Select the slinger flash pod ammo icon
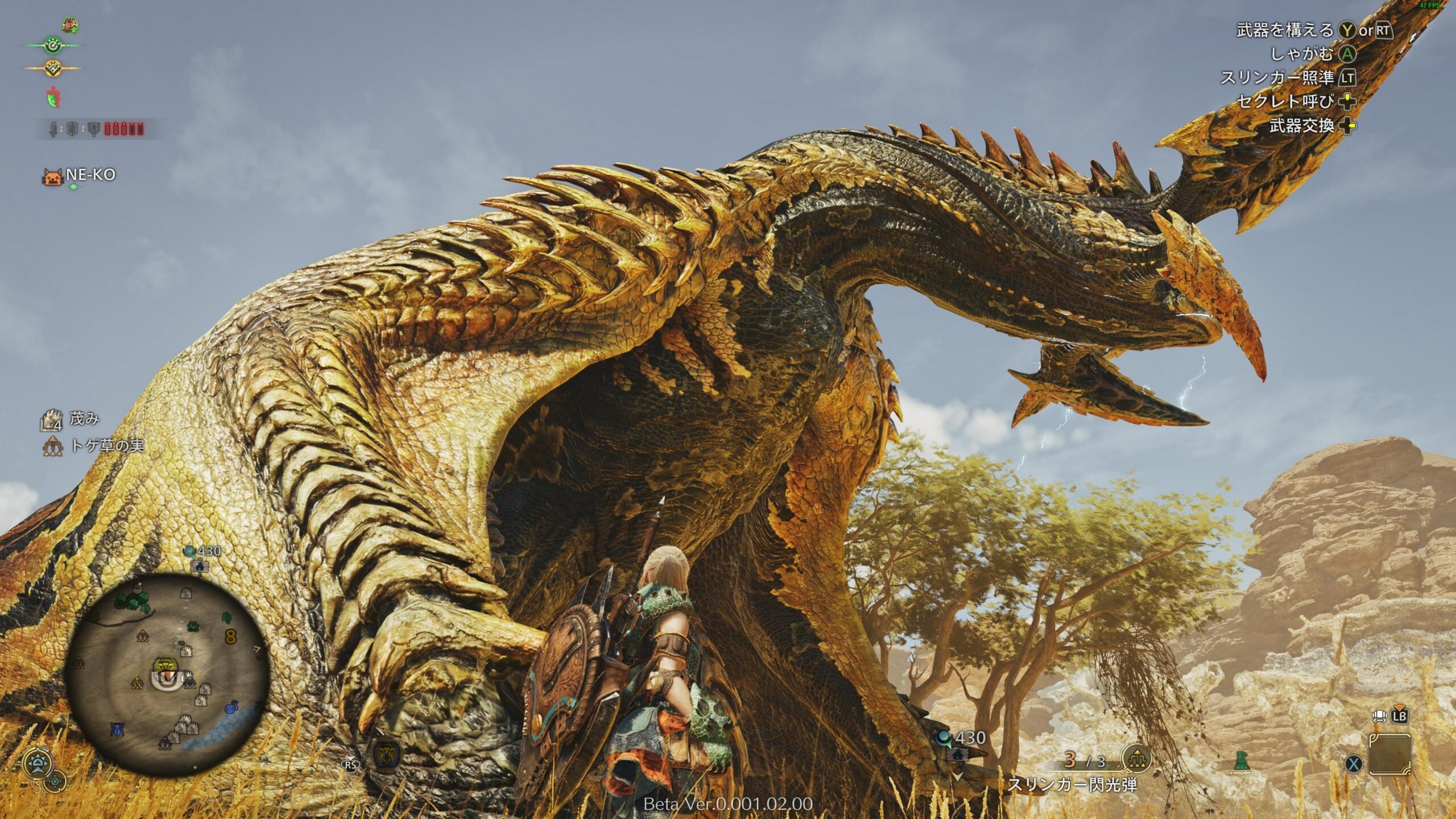The height and width of the screenshot is (819, 1456). (x=1137, y=759)
